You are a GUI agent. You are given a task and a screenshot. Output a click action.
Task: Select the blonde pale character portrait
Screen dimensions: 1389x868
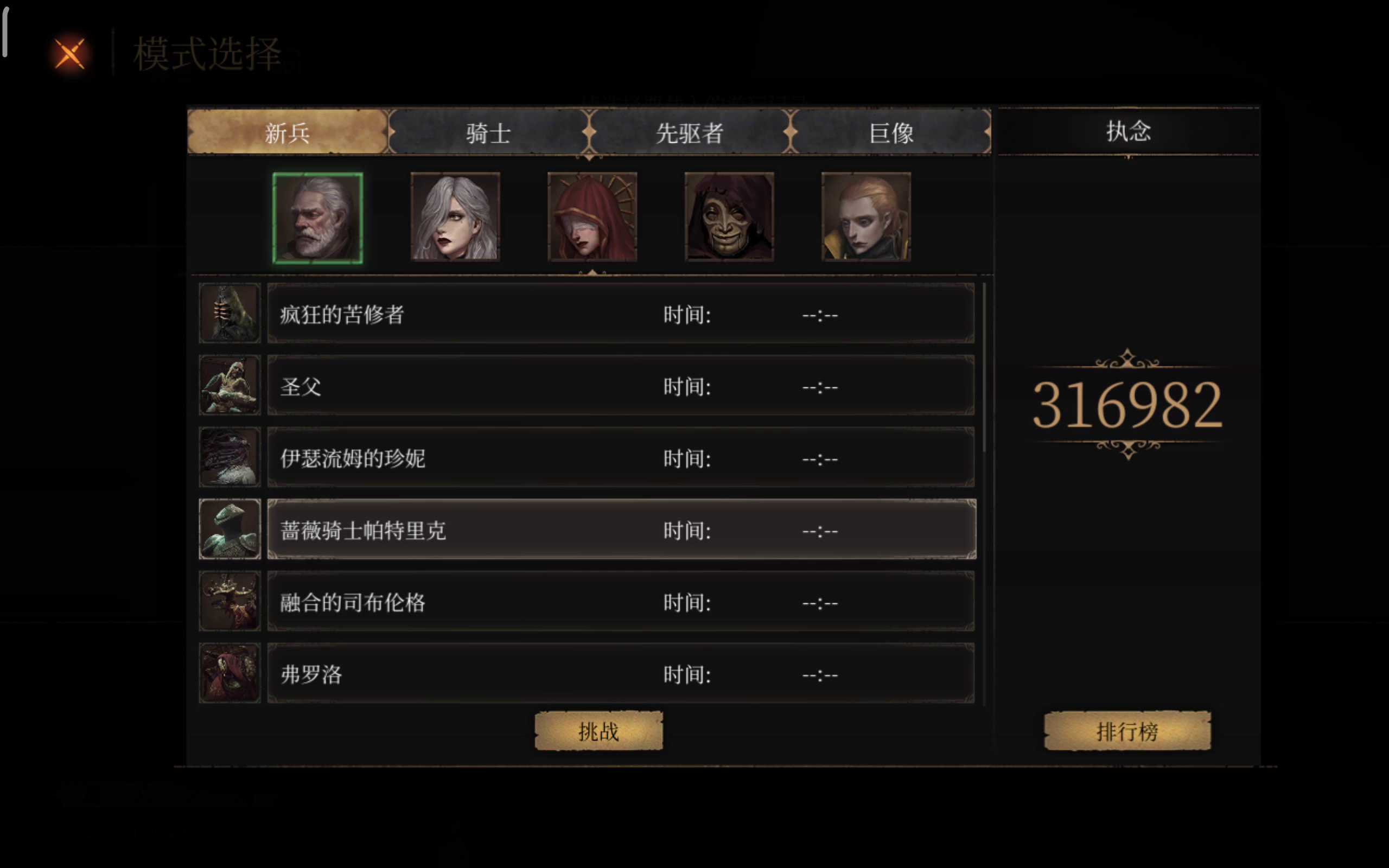click(866, 216)
